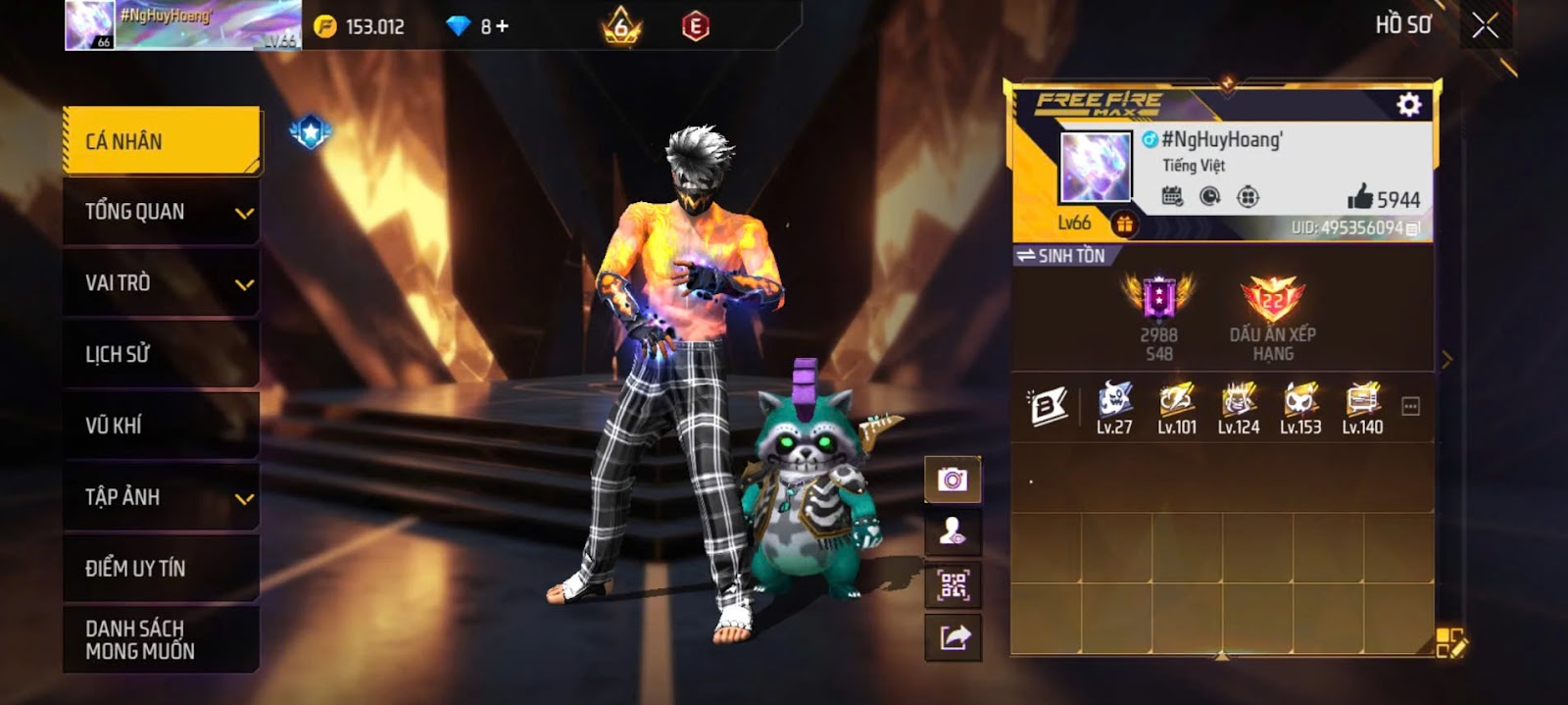
Task: Open the Lịch Sử page
Action: [162, 354]
